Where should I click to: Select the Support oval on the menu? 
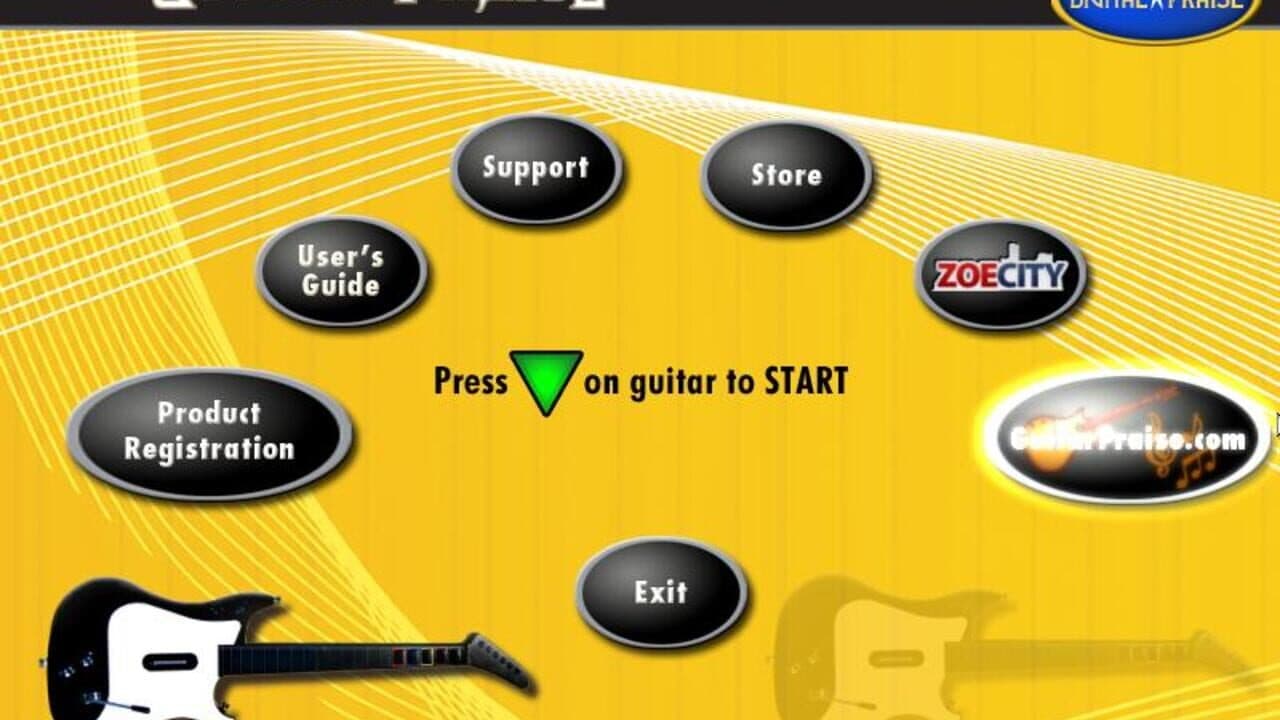click(537, 170)
